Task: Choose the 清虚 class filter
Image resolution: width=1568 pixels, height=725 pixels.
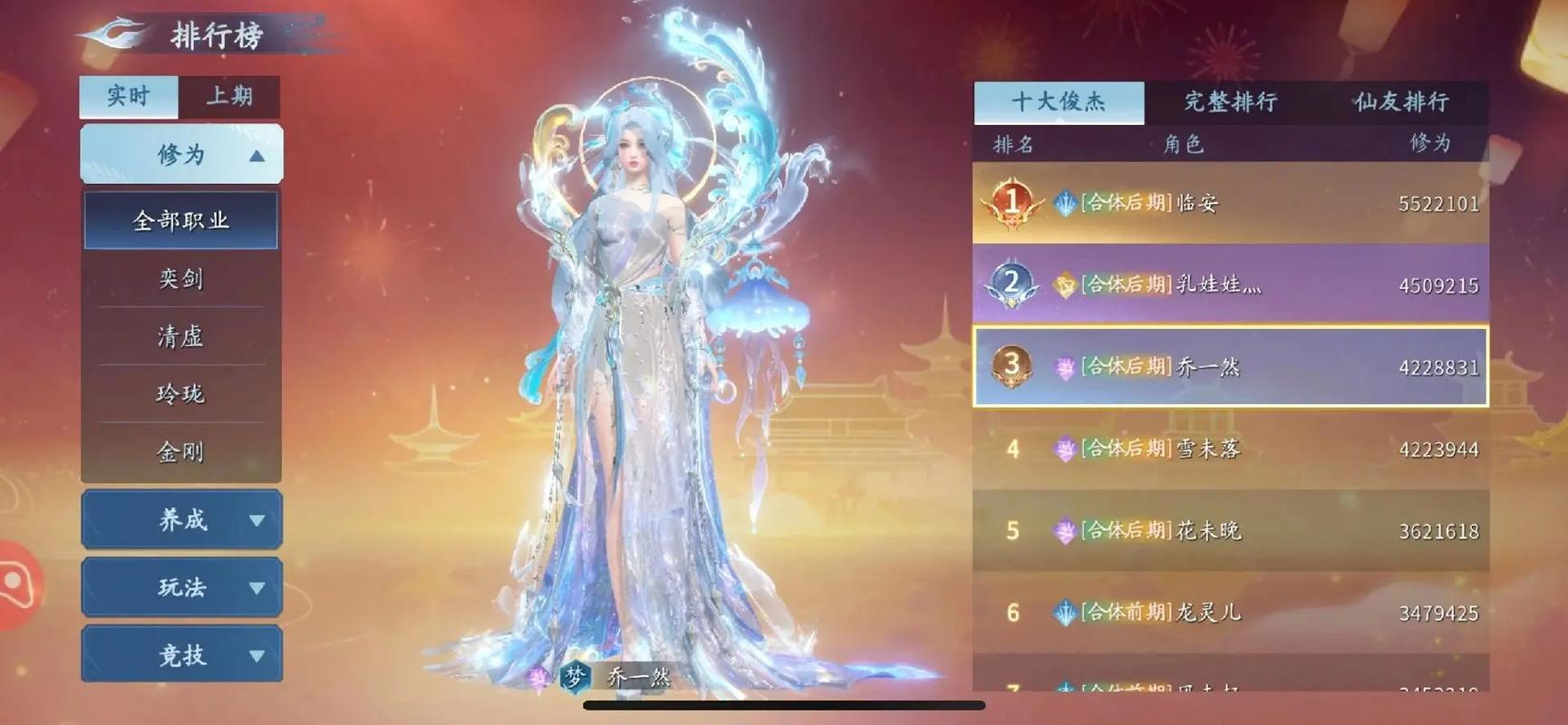Action: pos(181,336)
